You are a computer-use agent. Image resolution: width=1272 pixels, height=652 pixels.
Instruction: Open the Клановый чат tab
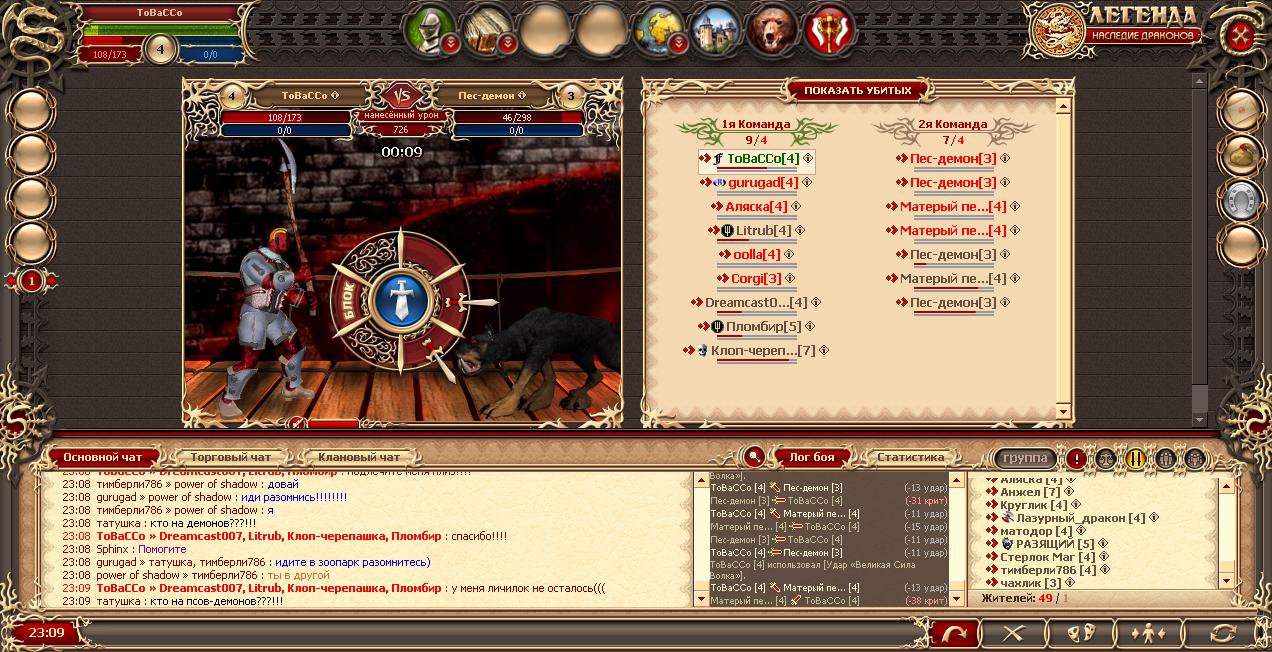point(357,457)
